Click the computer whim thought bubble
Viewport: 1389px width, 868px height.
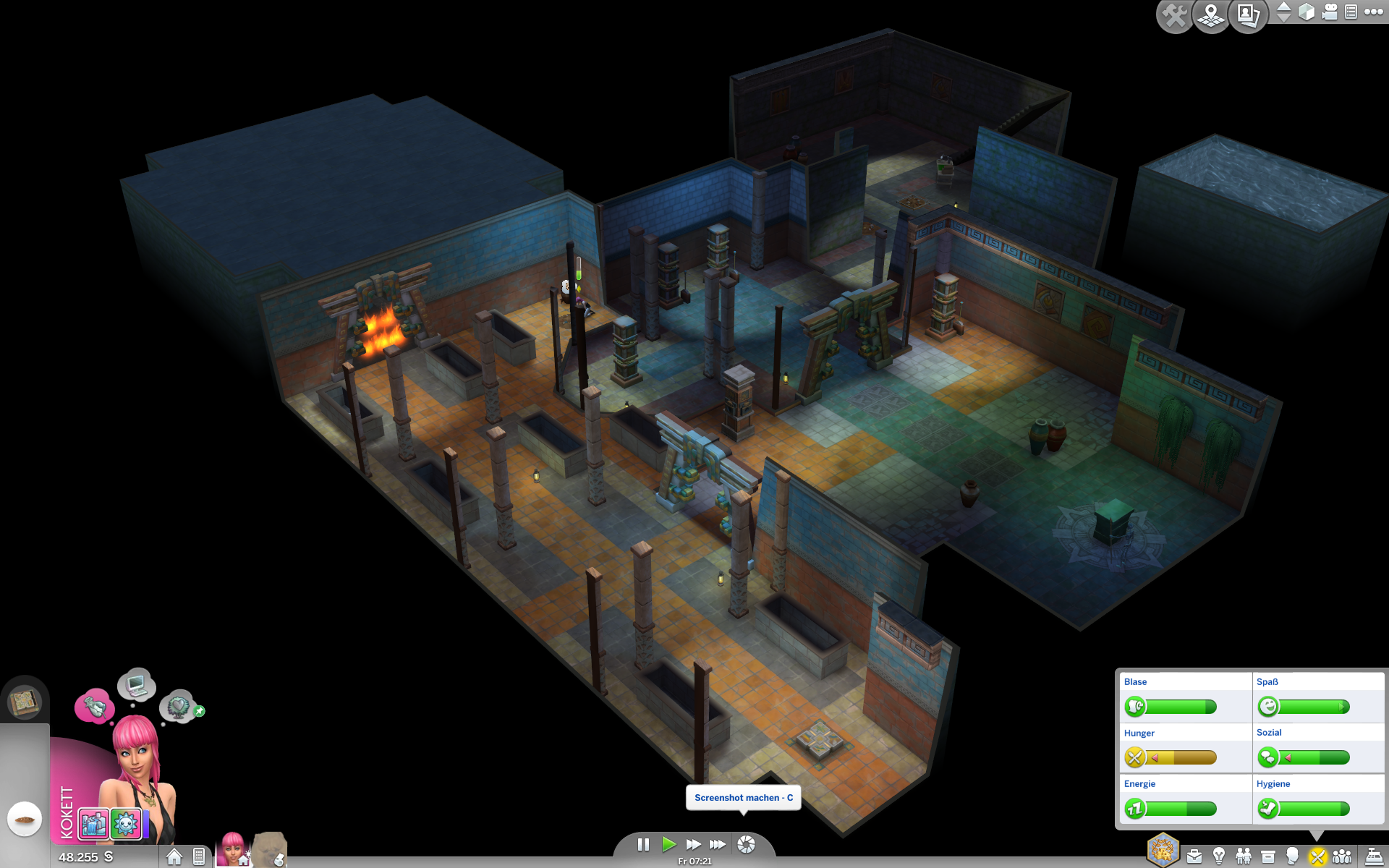click(x=137, y=684)
